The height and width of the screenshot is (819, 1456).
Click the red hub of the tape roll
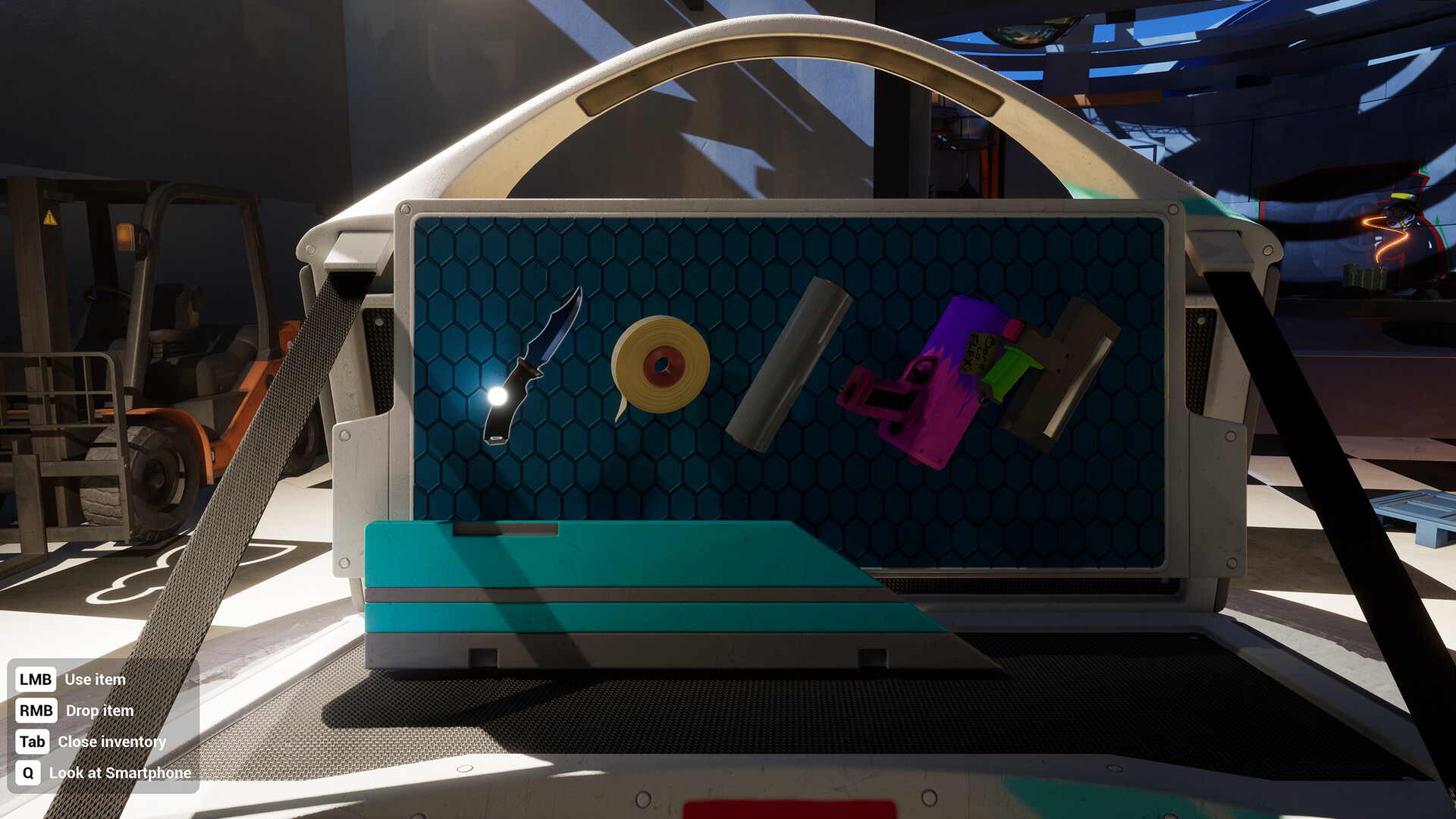(x=662, y=364)
